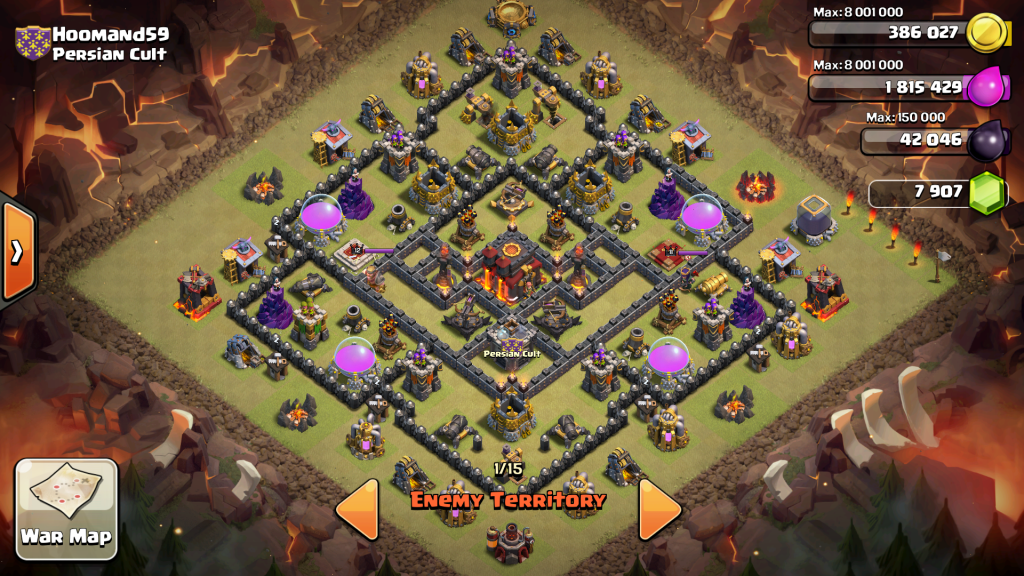Tap the Persian Cult clan badge

click(x=31, y=43)
